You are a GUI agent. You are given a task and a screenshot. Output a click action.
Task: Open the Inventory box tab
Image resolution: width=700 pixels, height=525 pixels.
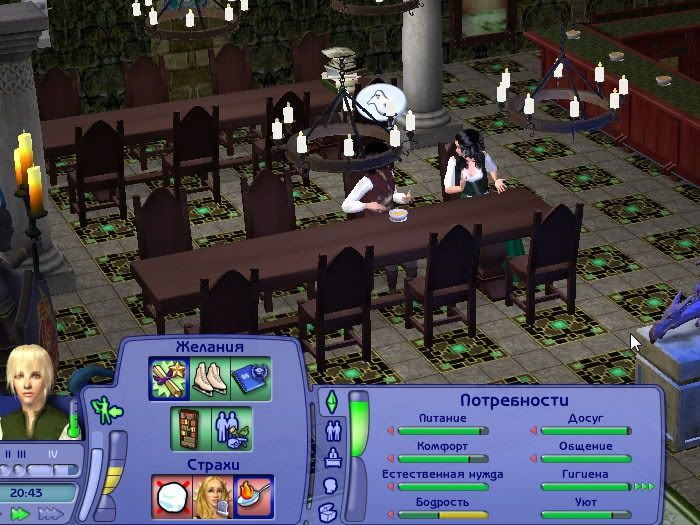pos(332,511)
